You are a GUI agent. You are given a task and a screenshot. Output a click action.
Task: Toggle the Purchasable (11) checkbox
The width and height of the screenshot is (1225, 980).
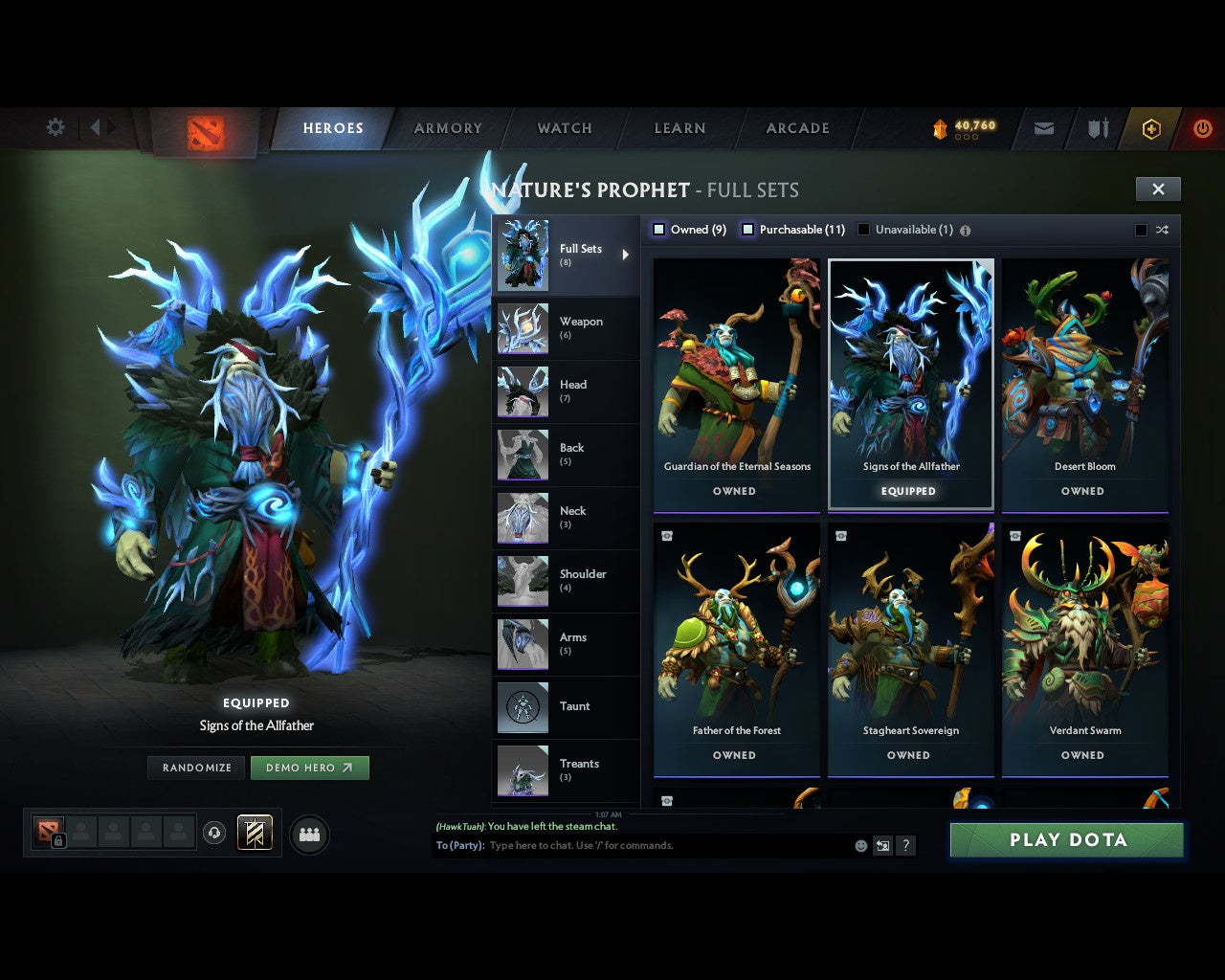[x=747, y=229]
